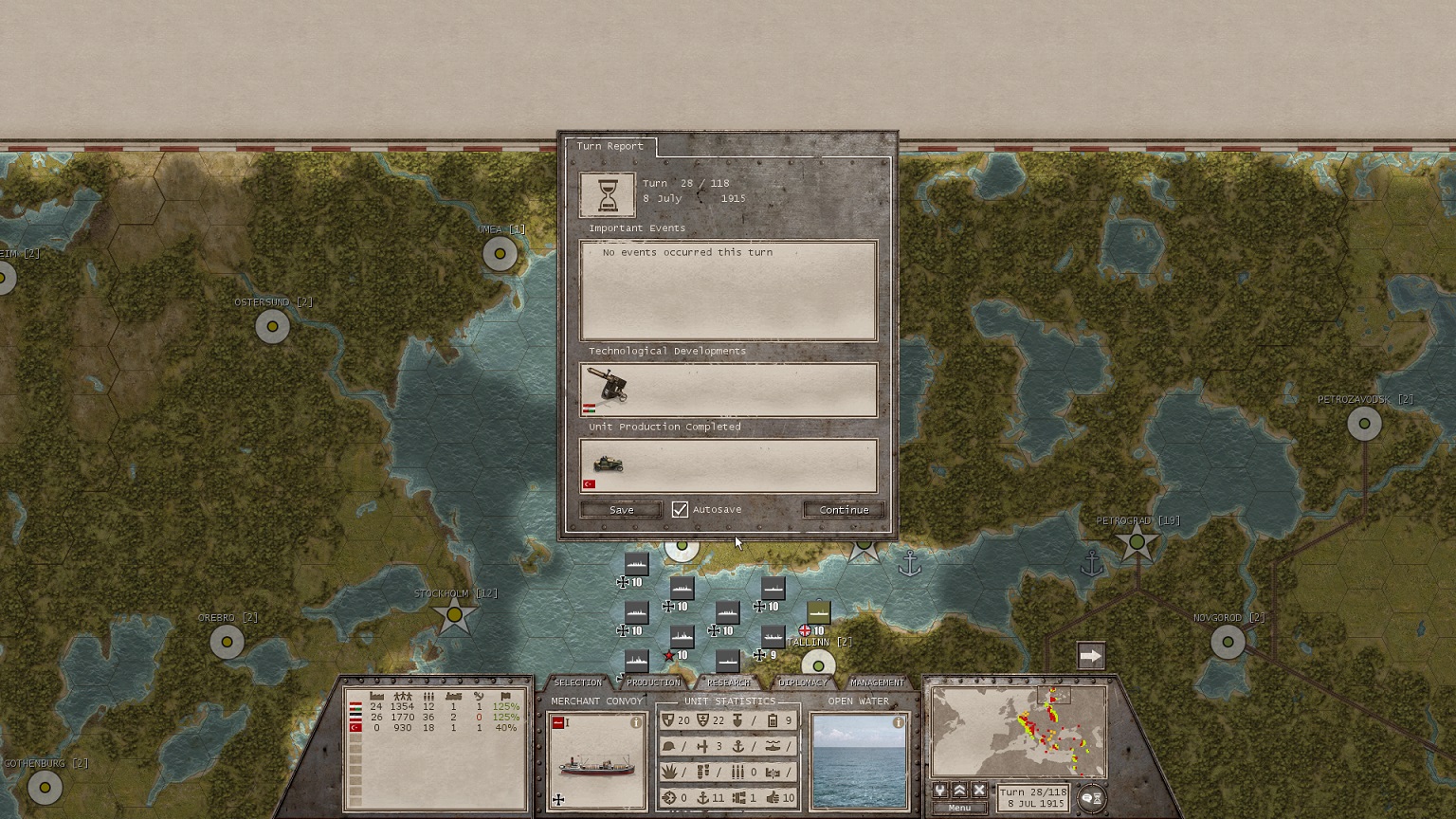This screenshot has height=819, width=1456.
Task: Open the Production tab
Action: pyautogui.click(x=653, y=682)
